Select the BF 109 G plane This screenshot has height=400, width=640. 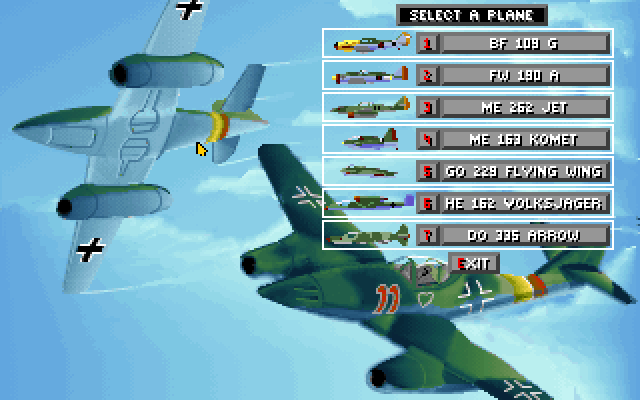pos(524,43)
